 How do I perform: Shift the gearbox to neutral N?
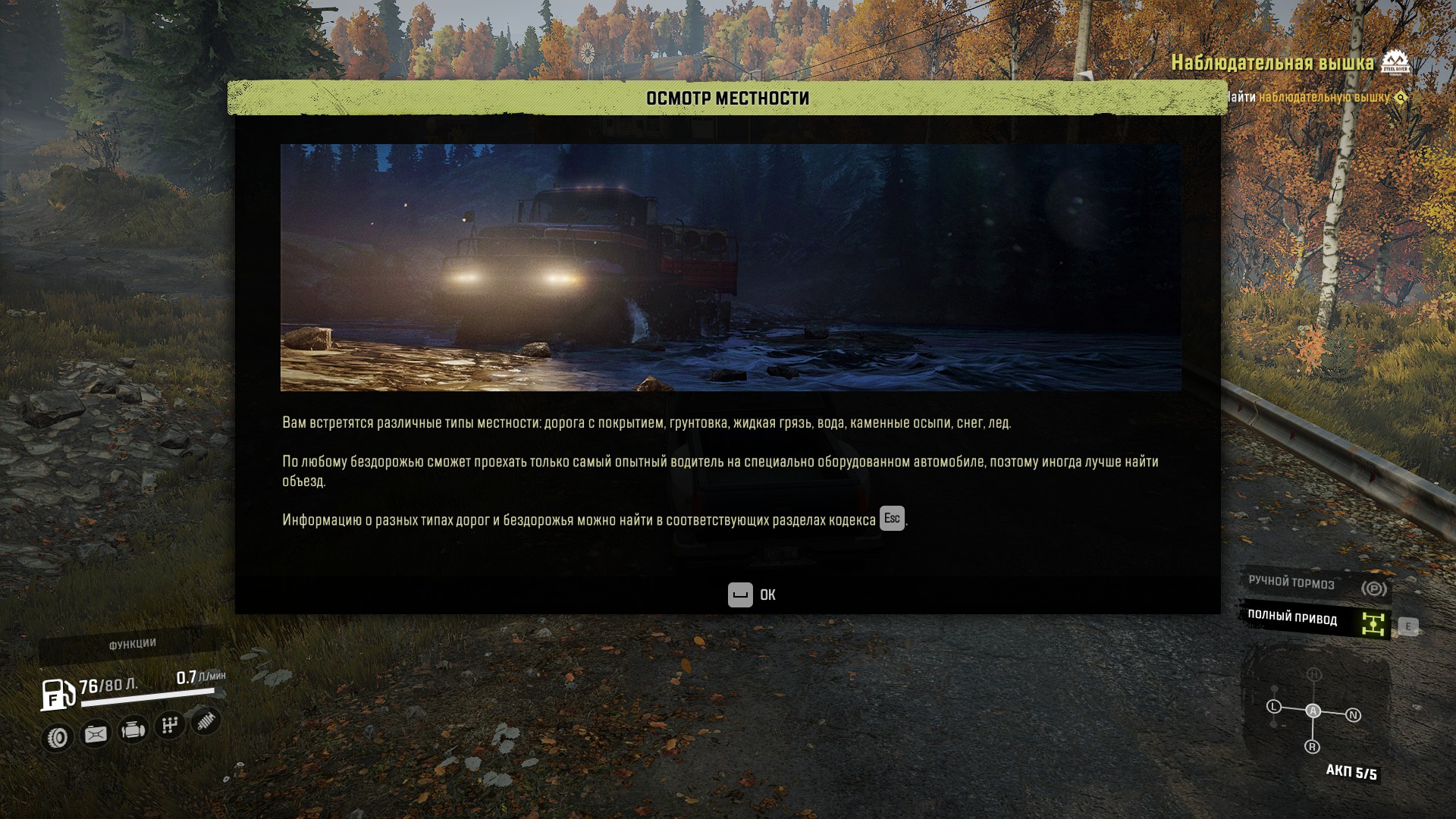click(x=1354, y=715)
